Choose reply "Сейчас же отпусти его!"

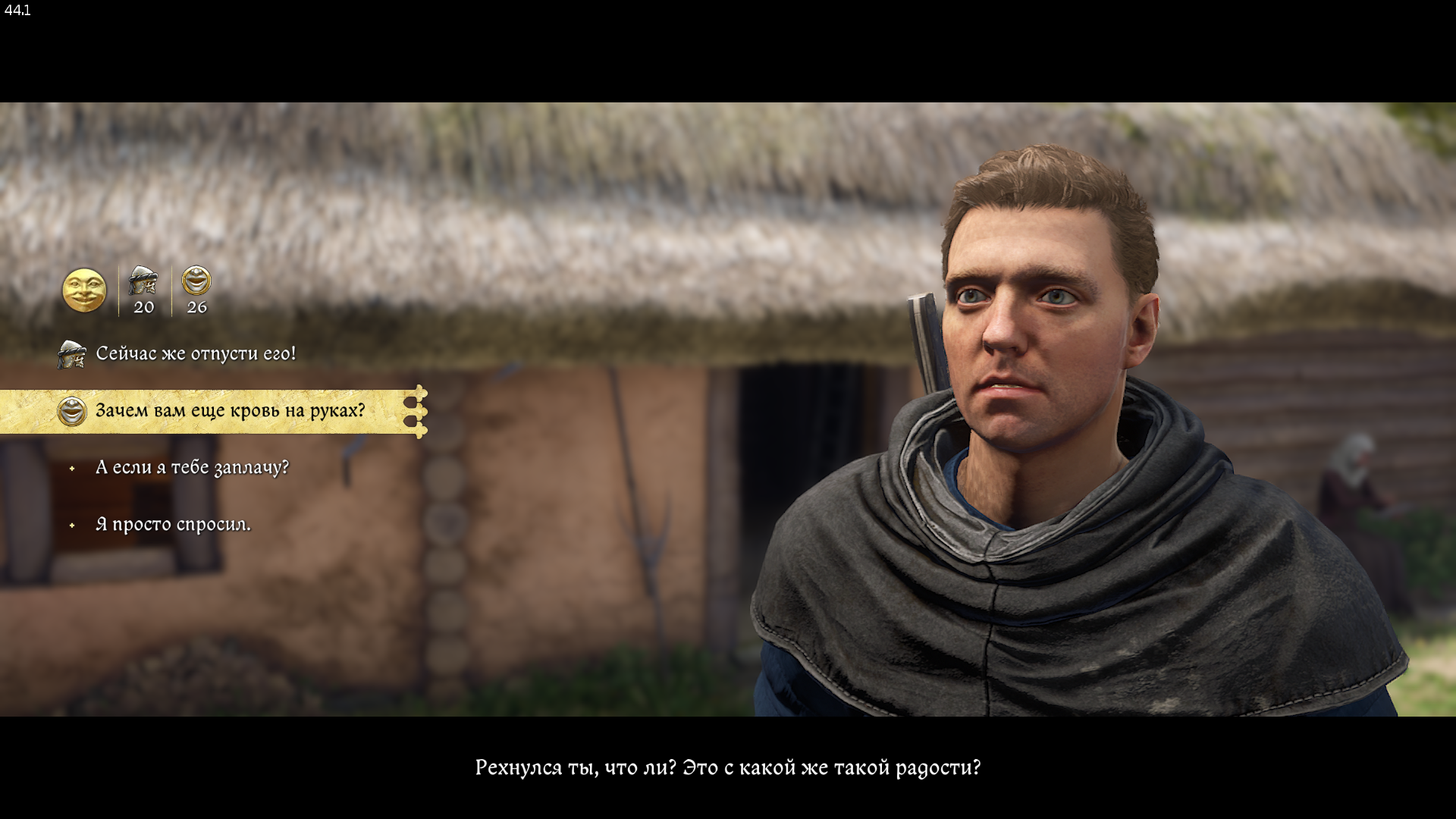click(196, 354)
